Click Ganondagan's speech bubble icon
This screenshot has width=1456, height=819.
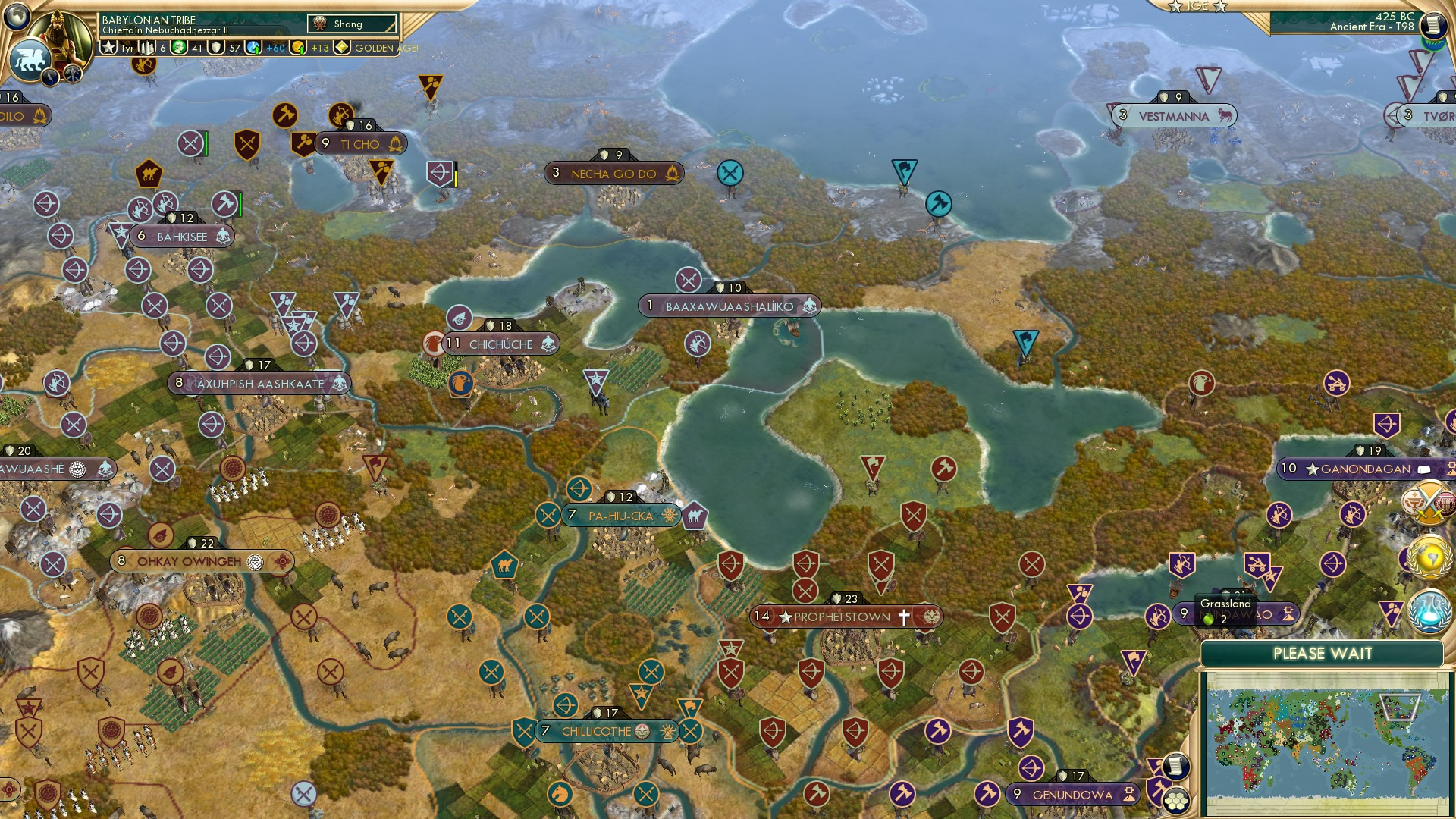tap(1423, 469)
